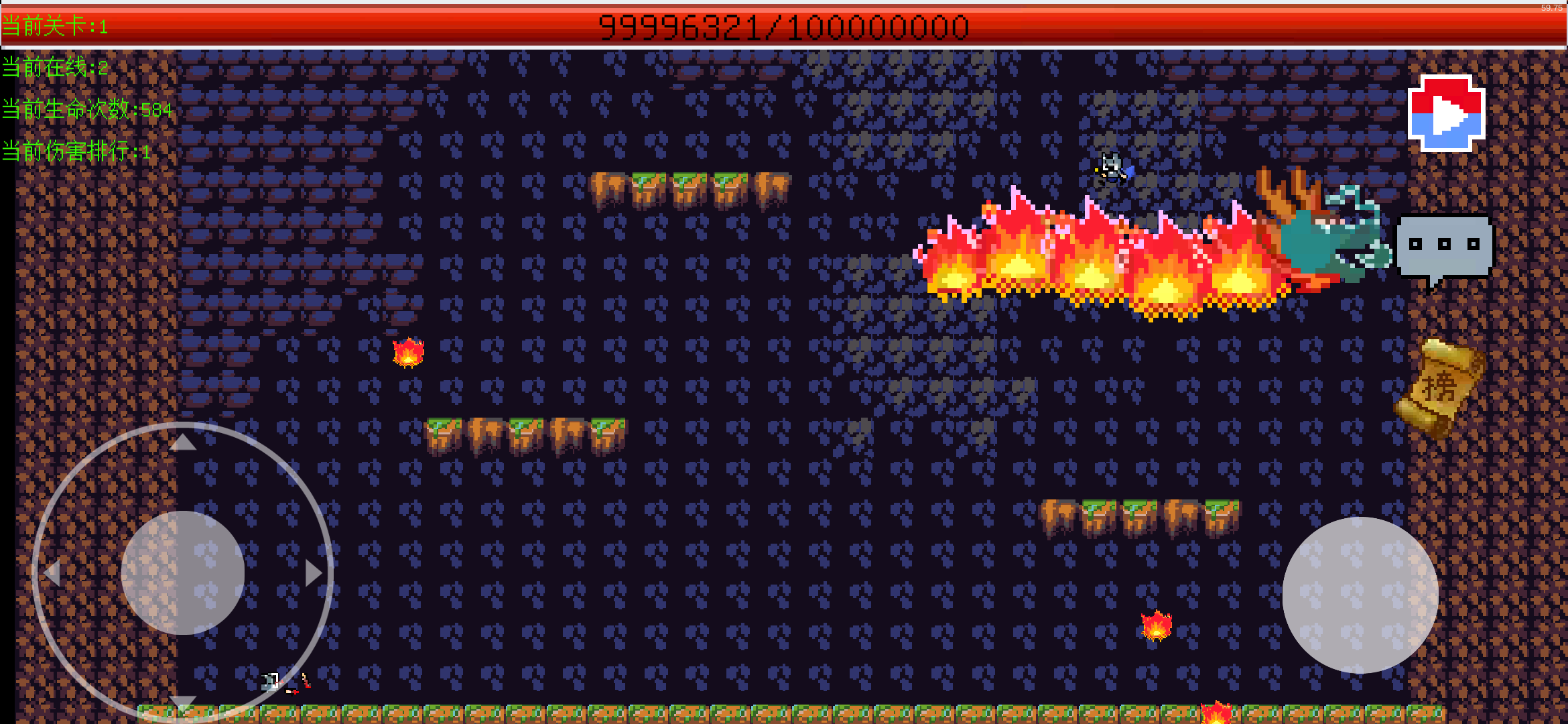Screen dimensions: 1568x724
Task: Click the boss health bar showing 99996321/100000000
Action: click(784, 25)
